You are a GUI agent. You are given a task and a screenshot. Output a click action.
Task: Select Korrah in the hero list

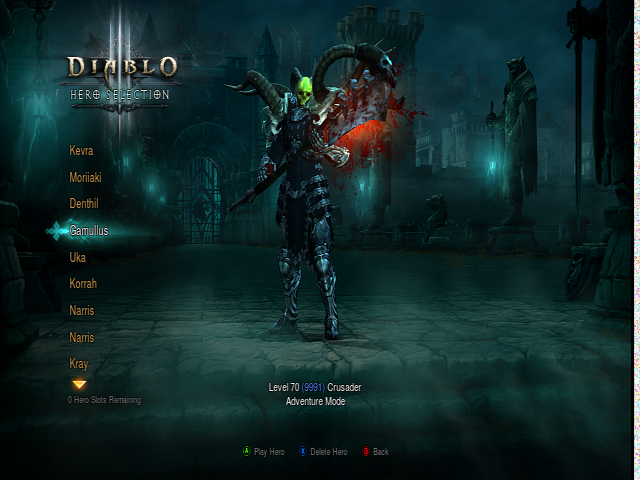click(83, 284)
